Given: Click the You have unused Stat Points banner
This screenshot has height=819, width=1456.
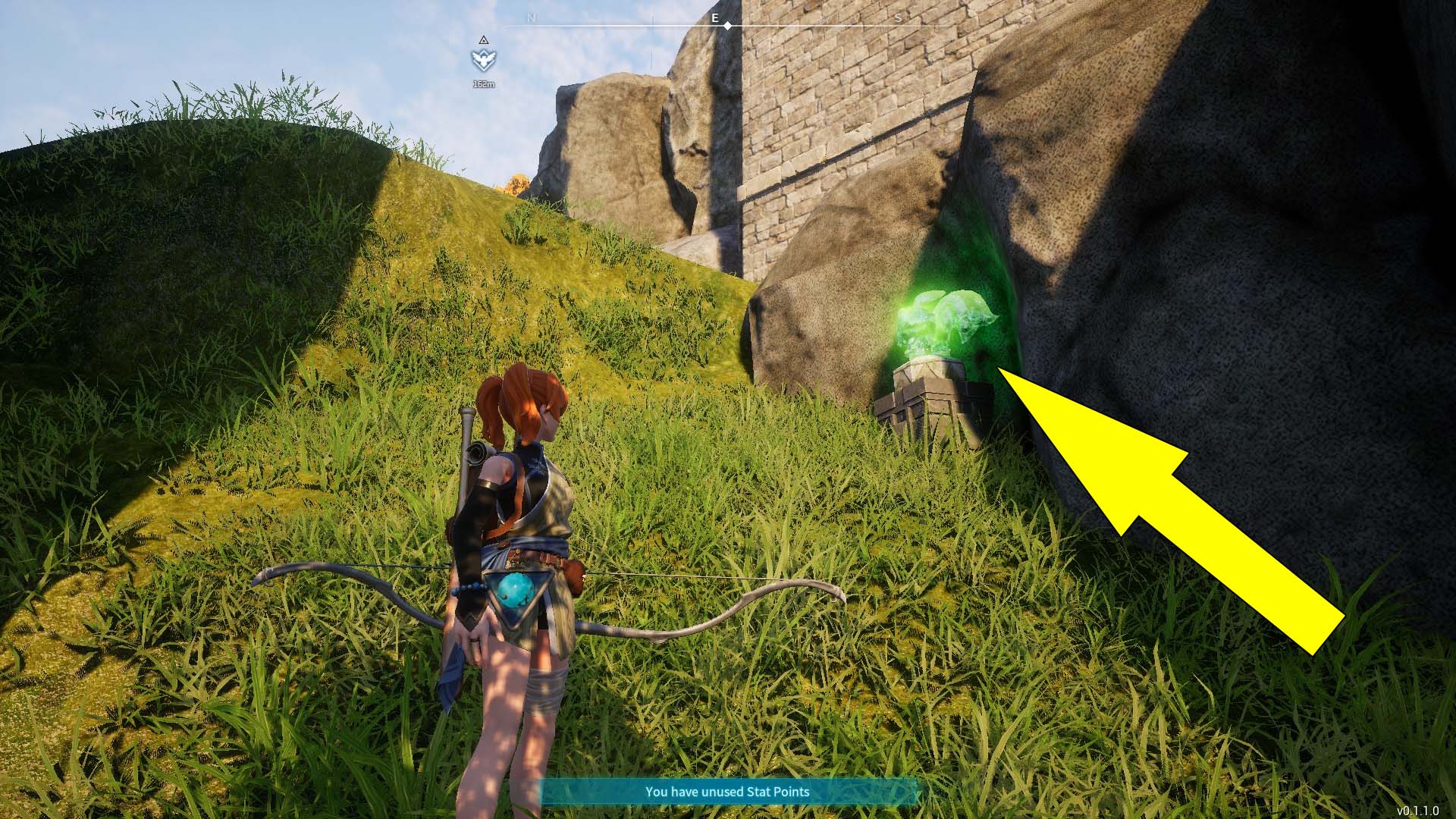Looking at the screenshot, I should (x=728, y=792).
